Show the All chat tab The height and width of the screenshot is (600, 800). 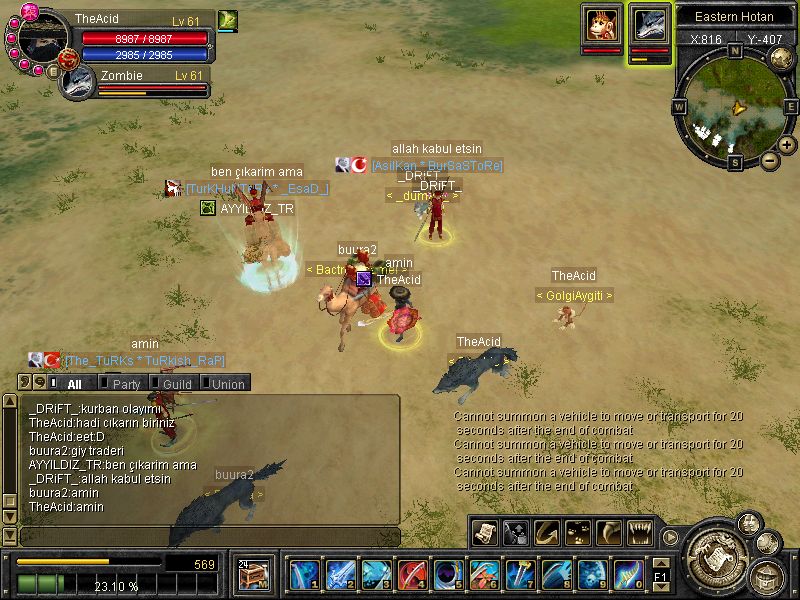(72, 383)
